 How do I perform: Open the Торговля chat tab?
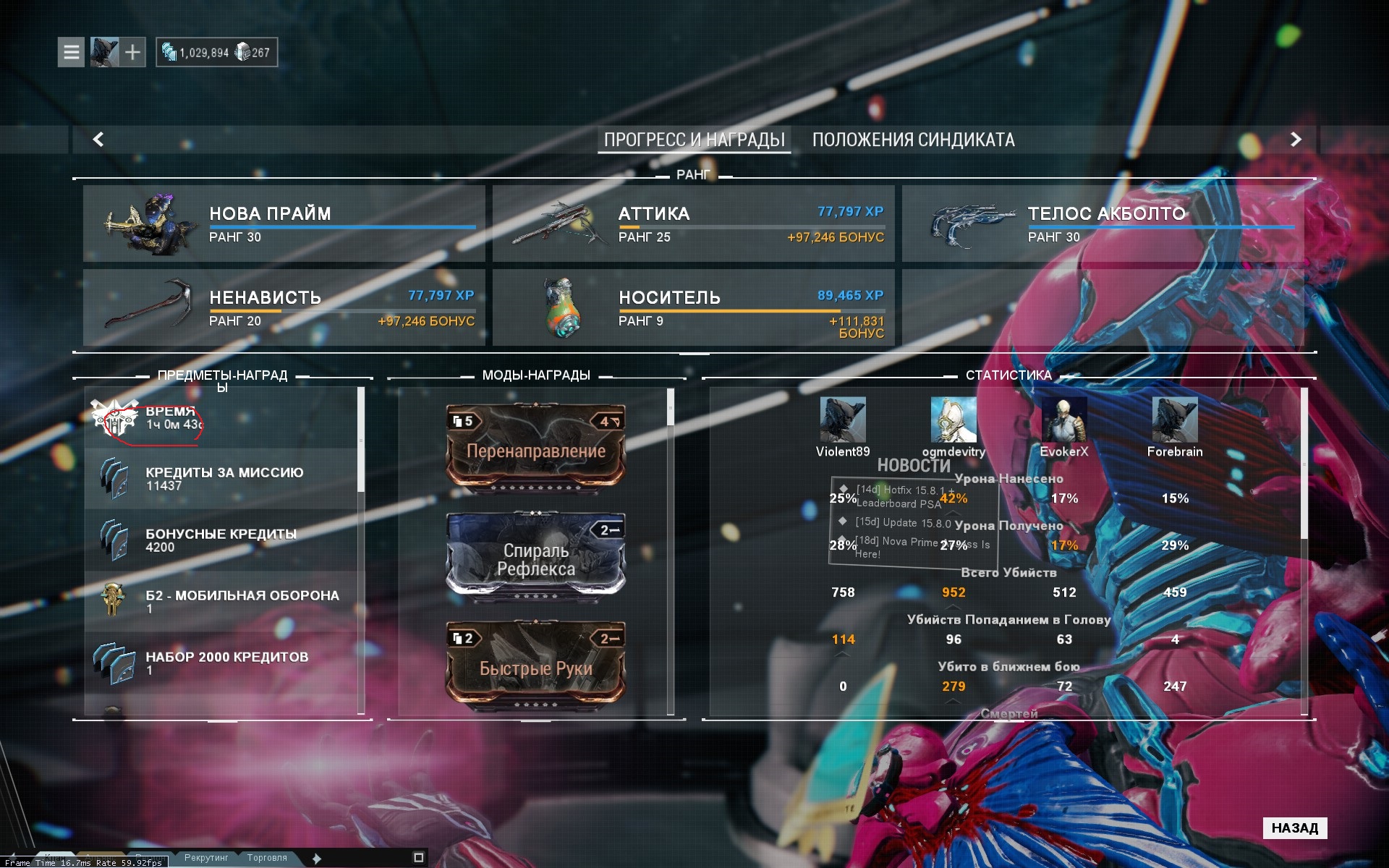(267, 858)
